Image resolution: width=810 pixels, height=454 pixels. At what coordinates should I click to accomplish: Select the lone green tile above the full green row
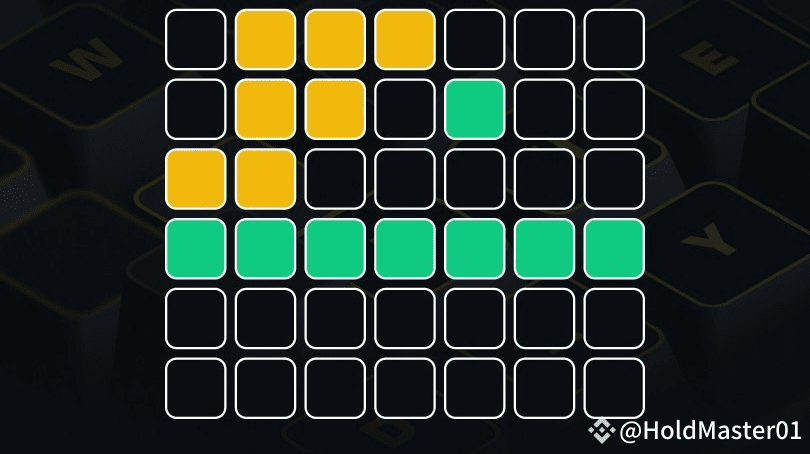pos(475,109)
